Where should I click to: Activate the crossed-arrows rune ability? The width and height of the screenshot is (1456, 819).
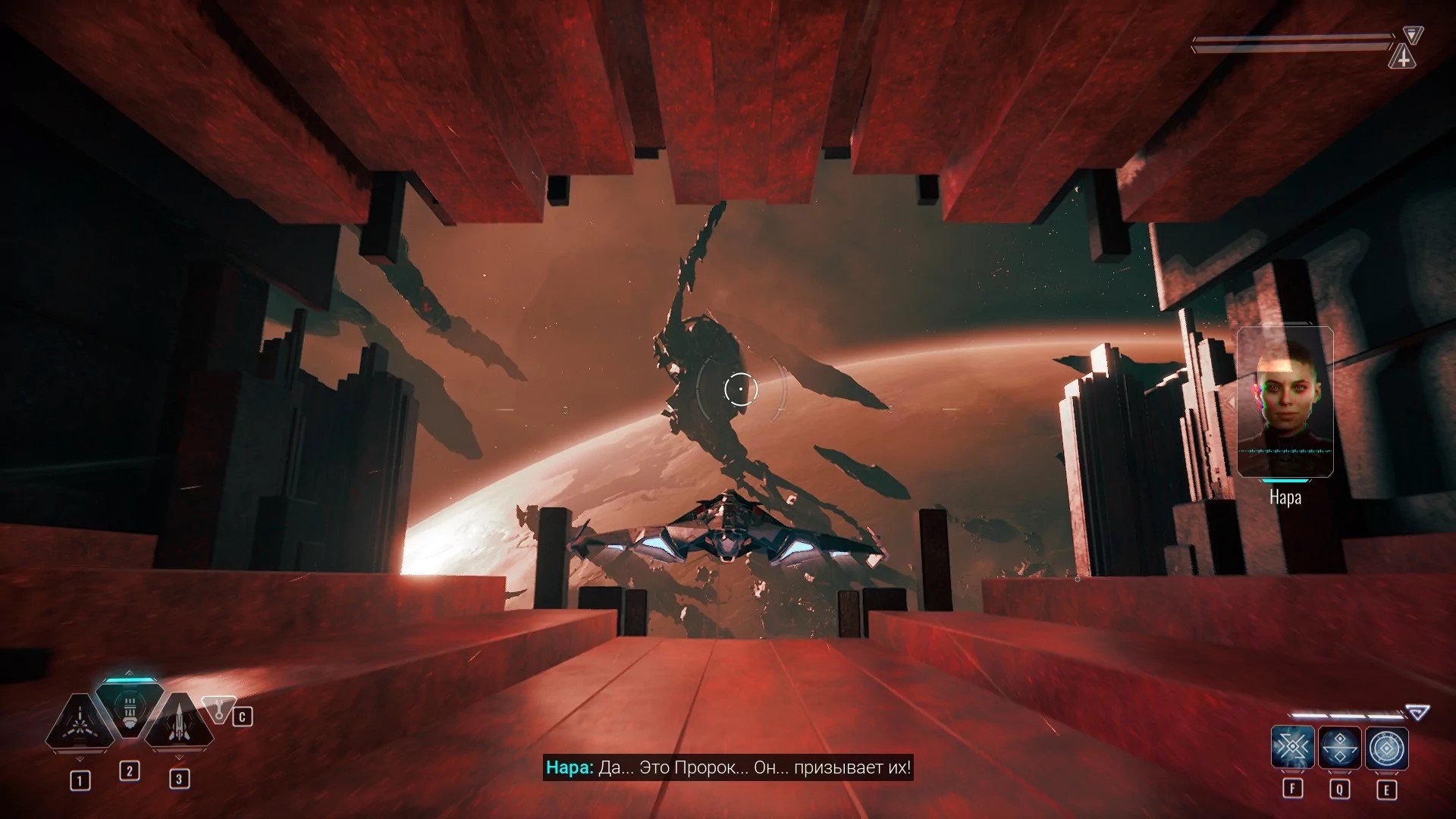point(1292,748)
